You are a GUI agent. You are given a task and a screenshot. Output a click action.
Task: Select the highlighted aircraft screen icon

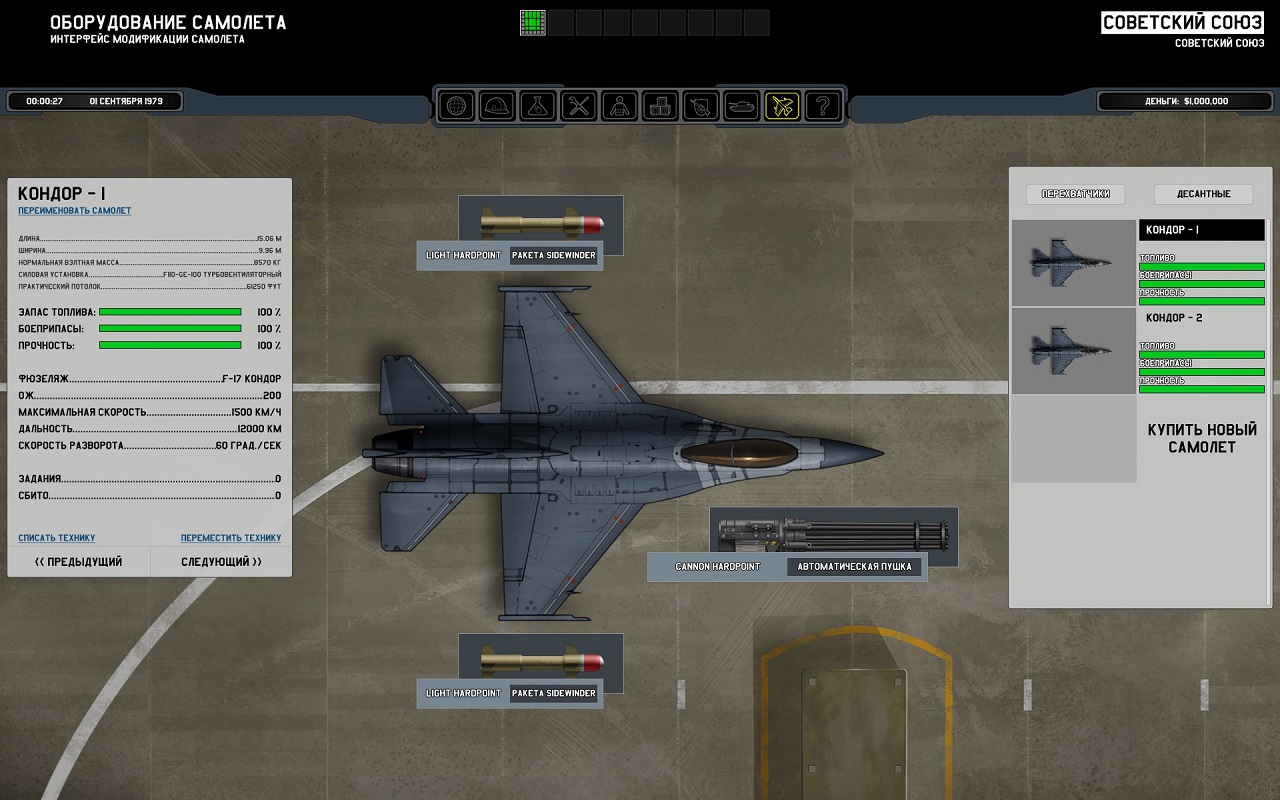pos(782,105)
